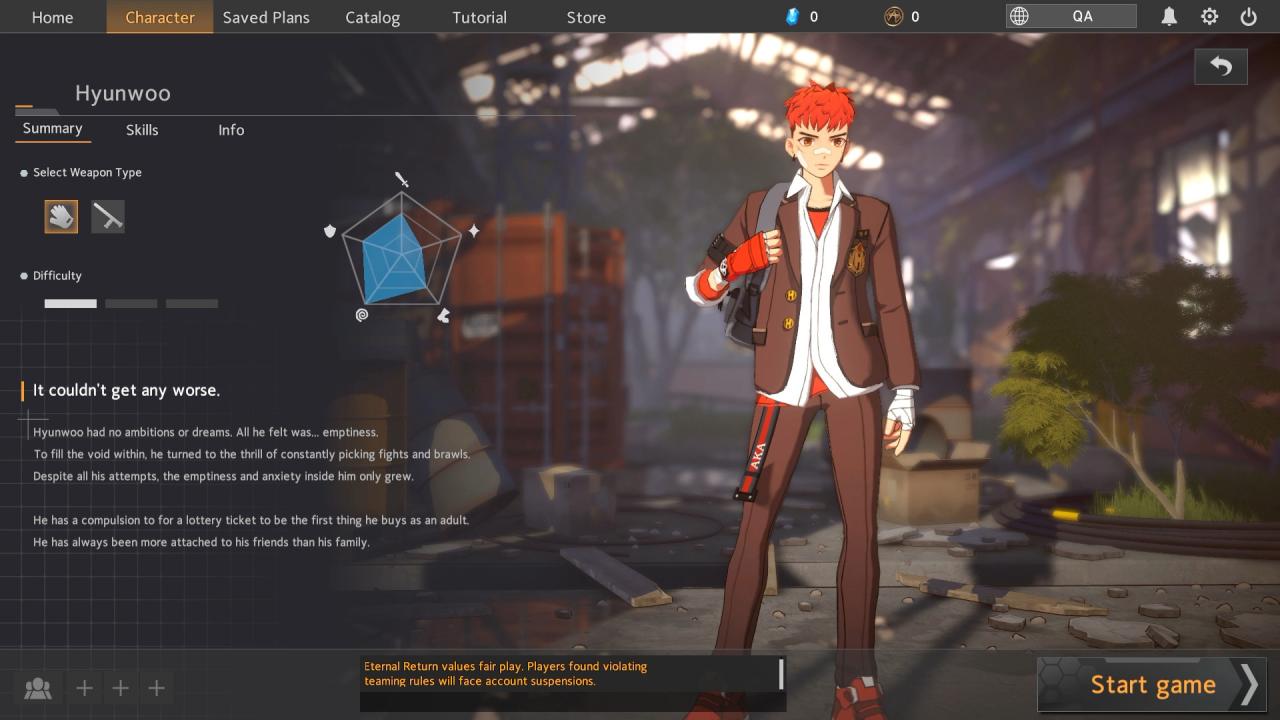Go to the Tutorial section
The image size is (1280, 720).
pyautogui.click(x=479, y=17)
